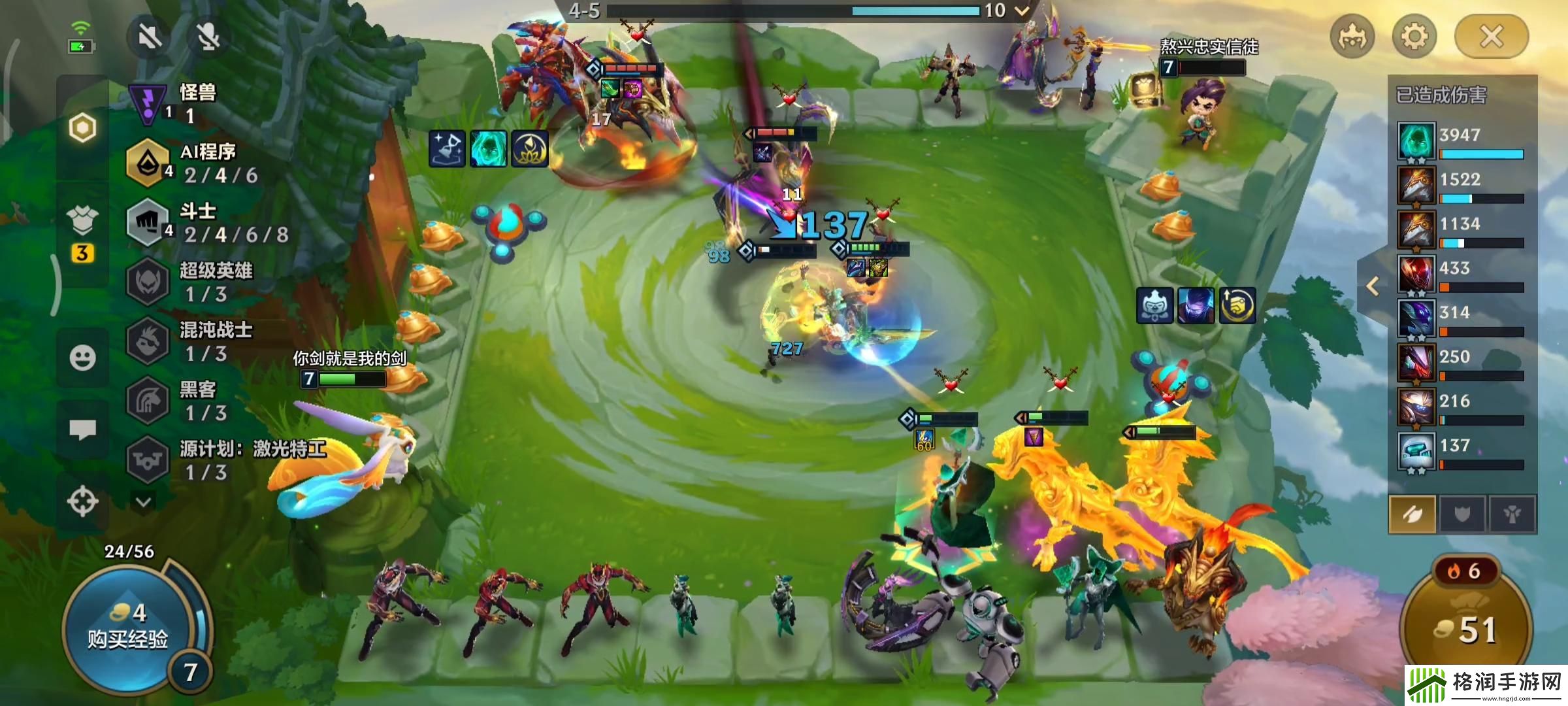
Task: Open the monster-face icon beside settings
Action: point(1352,37)
